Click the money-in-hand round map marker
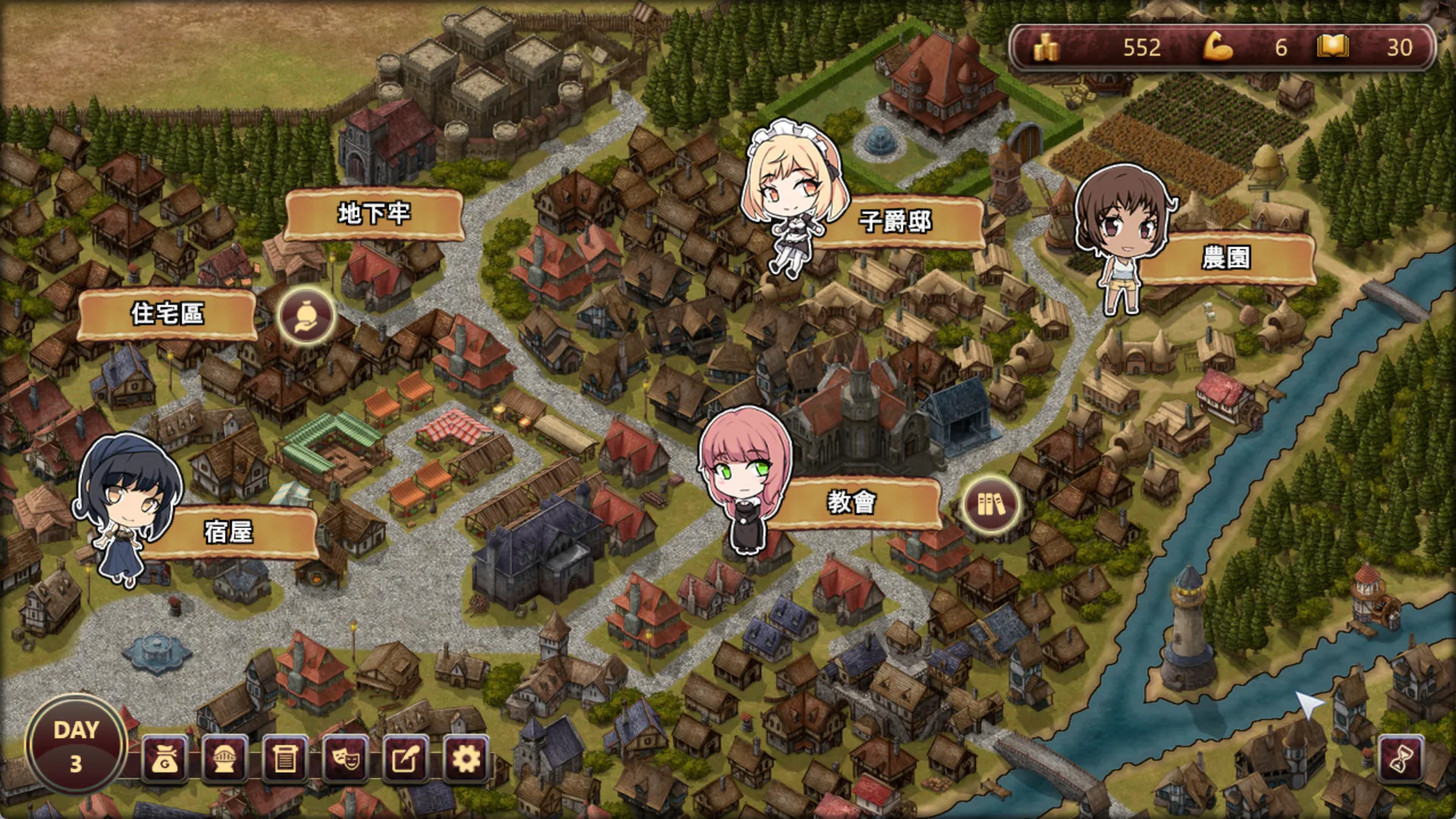This screenshot has width=1456, height=819. point(306,316)
